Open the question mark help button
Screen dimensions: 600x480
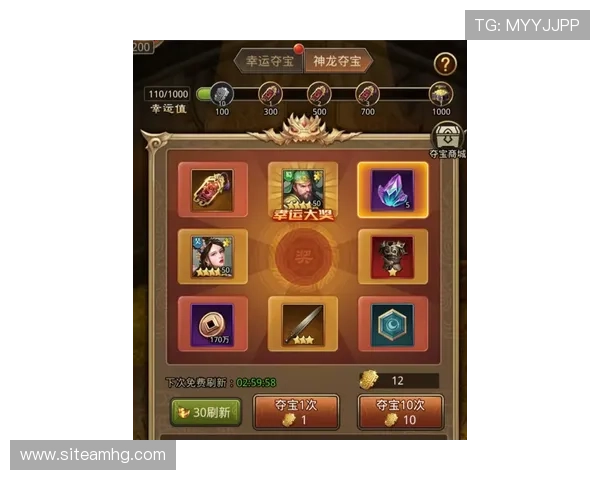(x=446, y=64)
